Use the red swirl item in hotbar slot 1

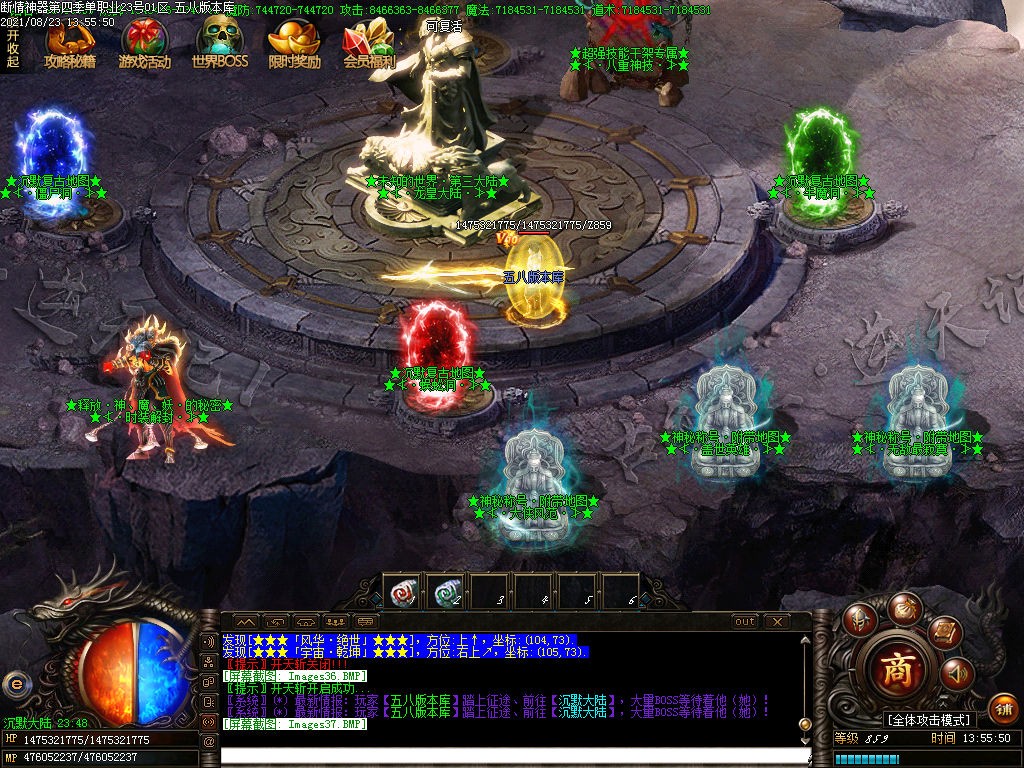pyautogui.click(x=403, y=591)
